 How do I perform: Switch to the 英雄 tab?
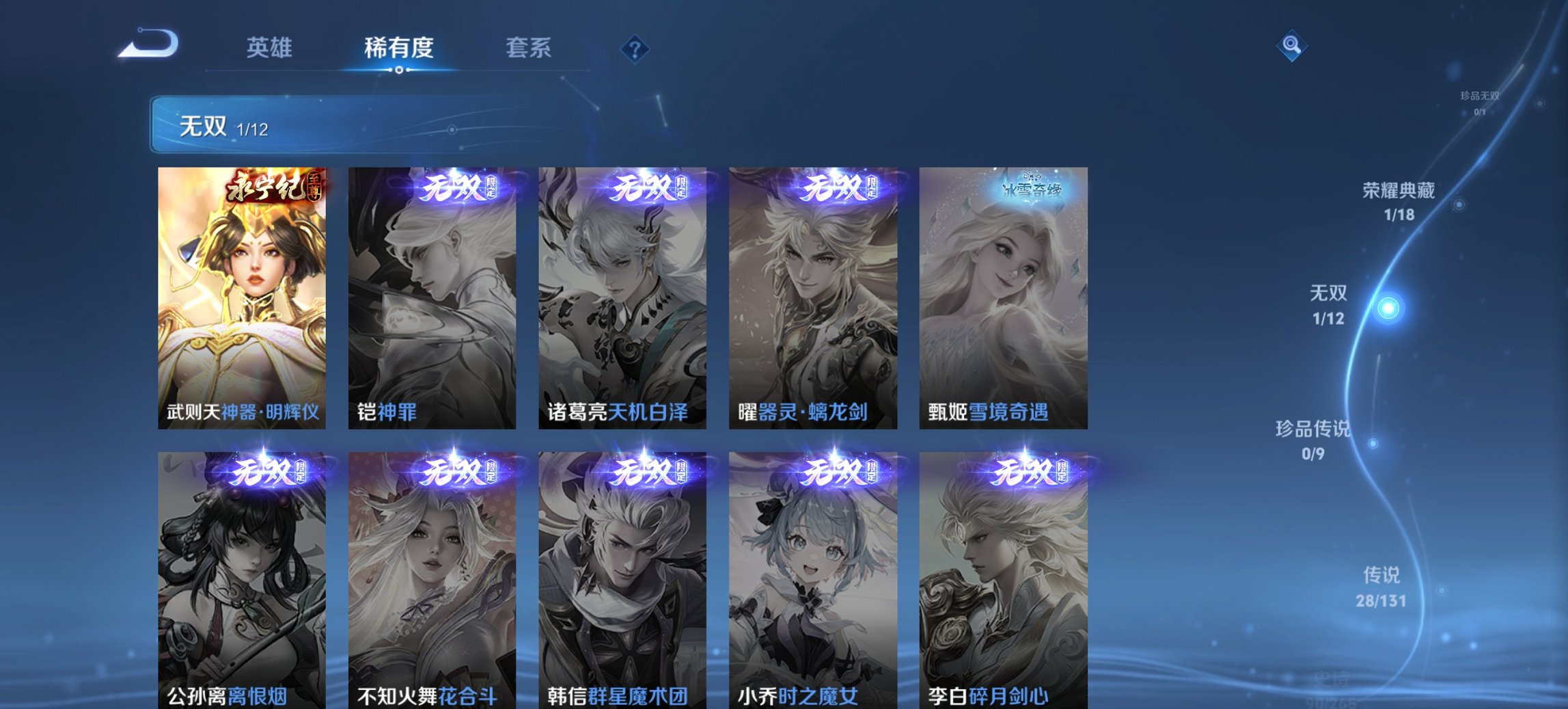pos(271,48)
